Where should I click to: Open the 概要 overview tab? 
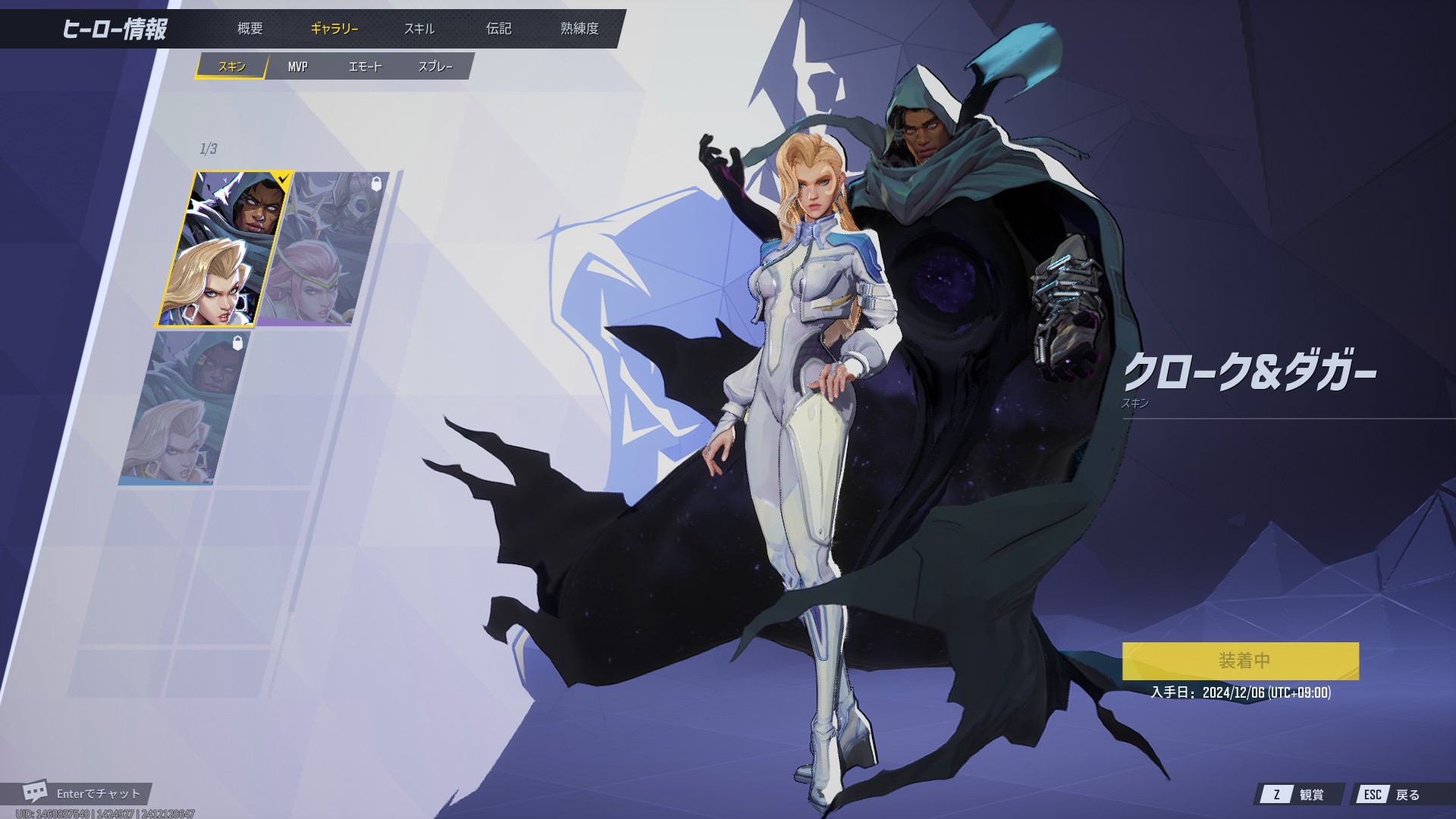coord(249,29)
